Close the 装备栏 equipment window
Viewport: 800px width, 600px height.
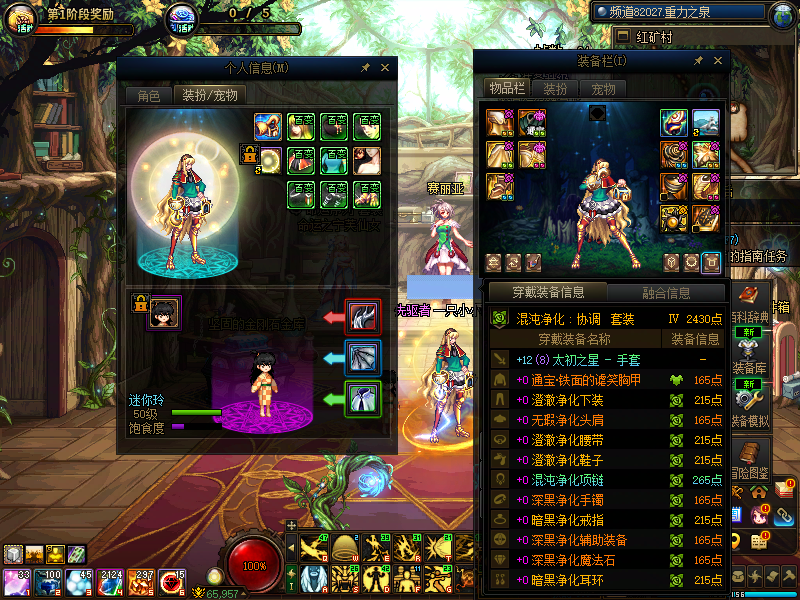(716, 61)
